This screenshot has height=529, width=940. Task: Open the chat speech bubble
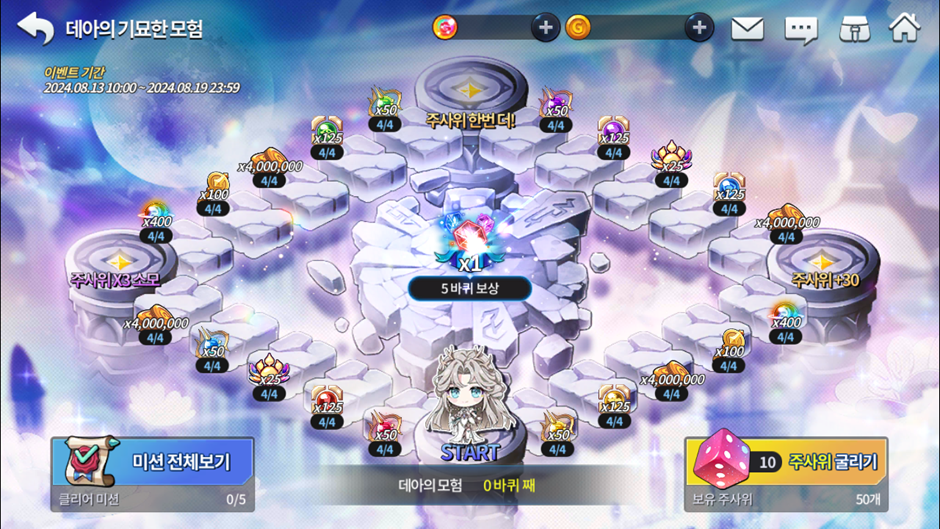tap(801, 29)
